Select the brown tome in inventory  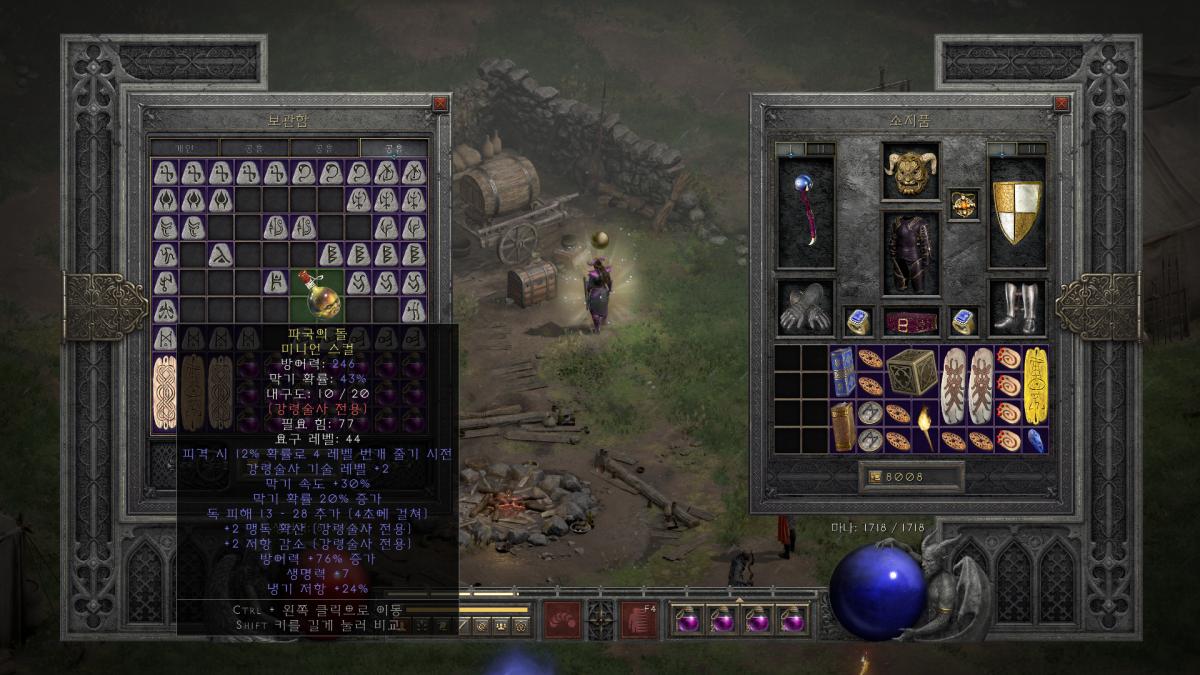[842, 426]
